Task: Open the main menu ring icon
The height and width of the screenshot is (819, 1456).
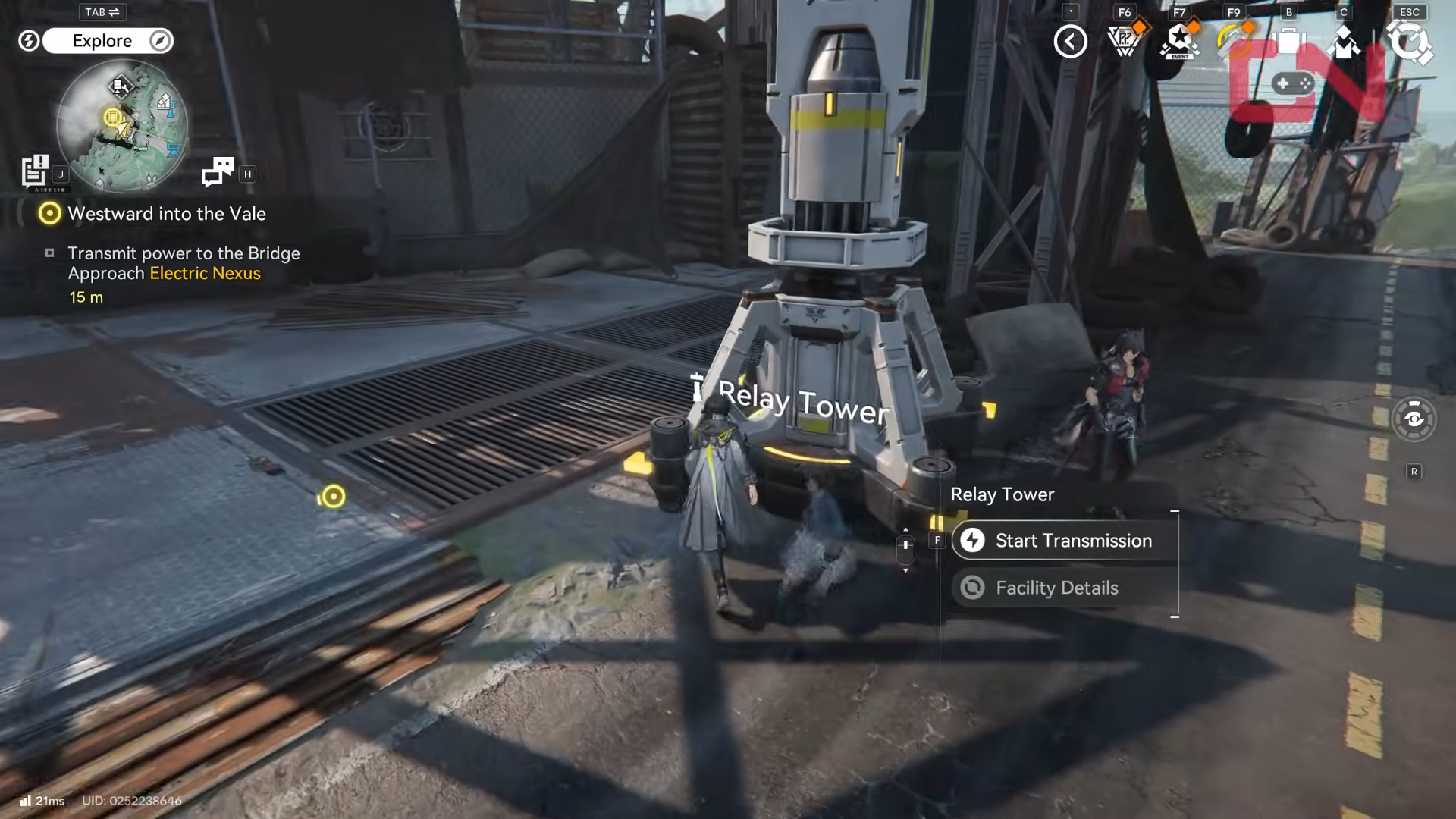Action: [1409, 42]
